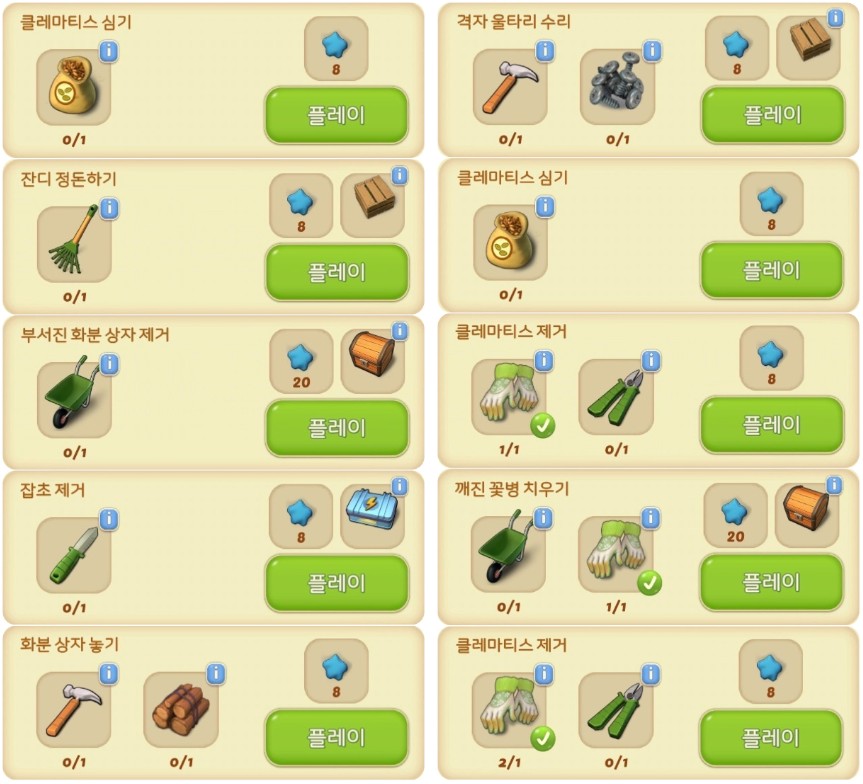Start the 깨진 꽃병 치우기 task
Screen dimensions: 863x784
tap(773, 582)
